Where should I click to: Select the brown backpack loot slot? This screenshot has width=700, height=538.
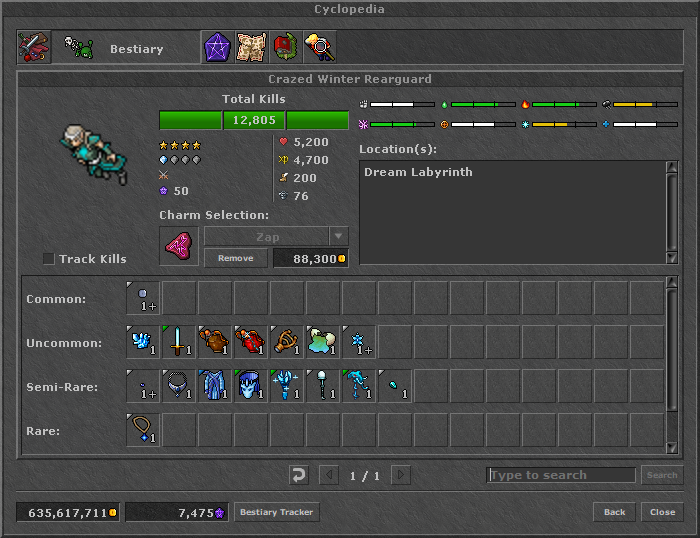[215, 342]
